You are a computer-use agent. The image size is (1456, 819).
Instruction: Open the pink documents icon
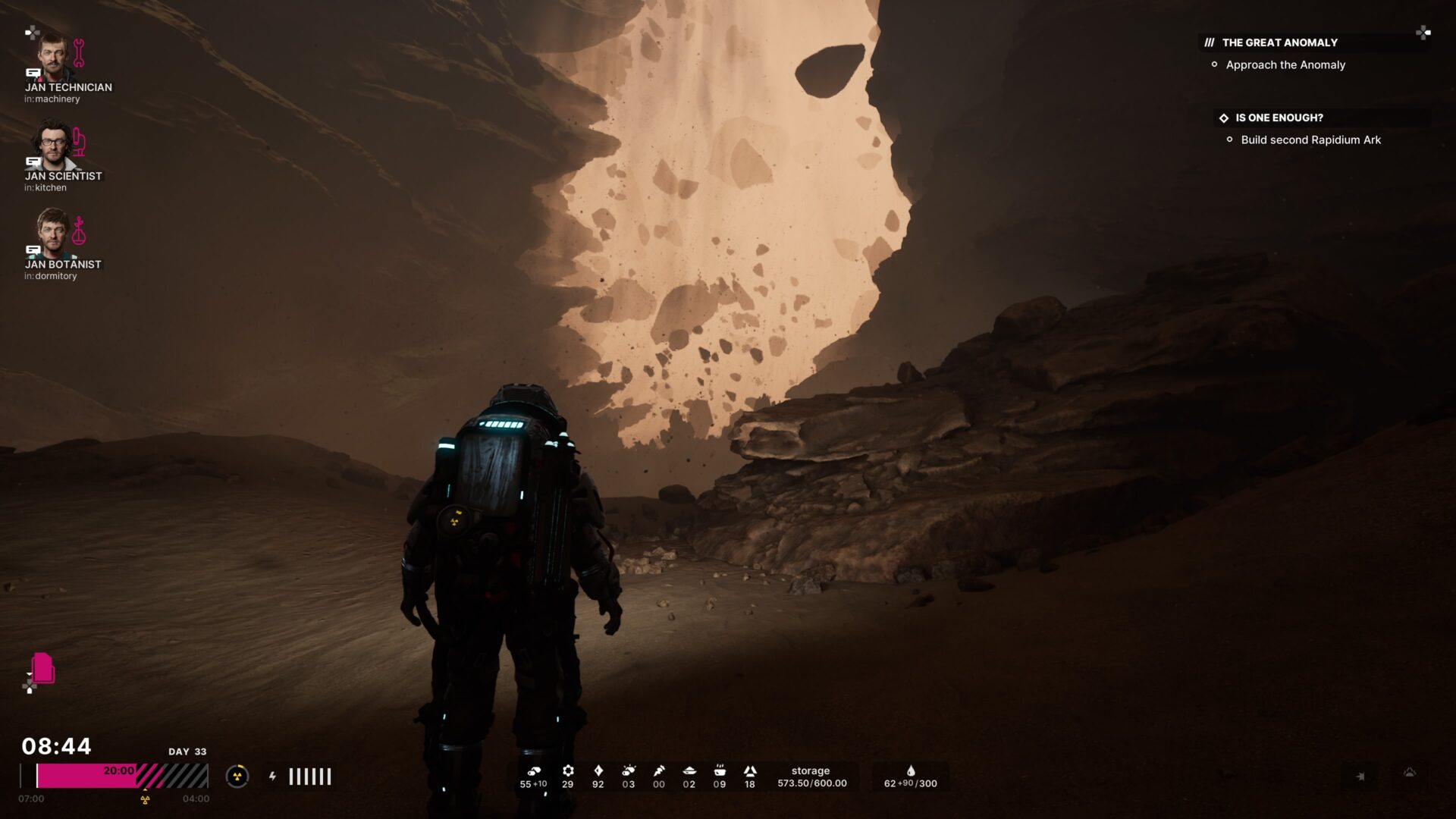pos(43,668)
